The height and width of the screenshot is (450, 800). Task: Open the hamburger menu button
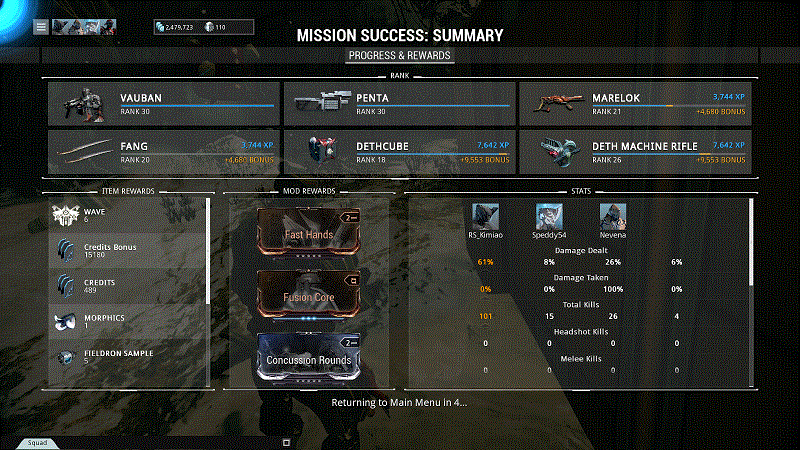pyautogui.click(x=41, y=27)
